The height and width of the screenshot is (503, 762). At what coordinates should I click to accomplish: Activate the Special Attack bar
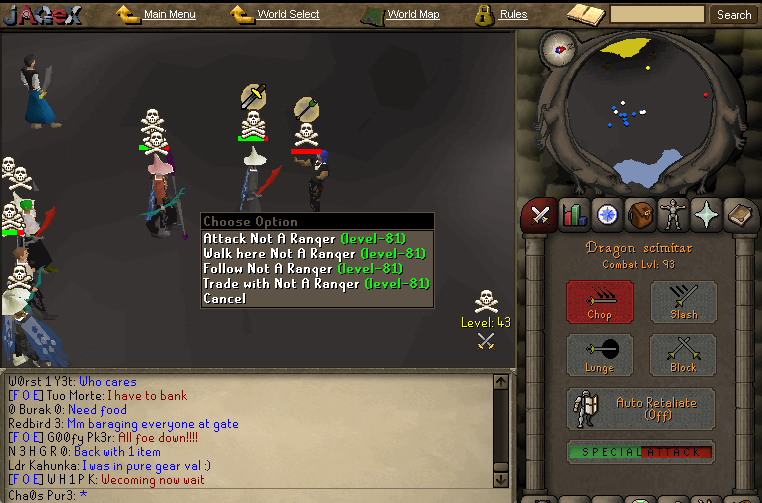pyautogui.click(x=641, y=452)
